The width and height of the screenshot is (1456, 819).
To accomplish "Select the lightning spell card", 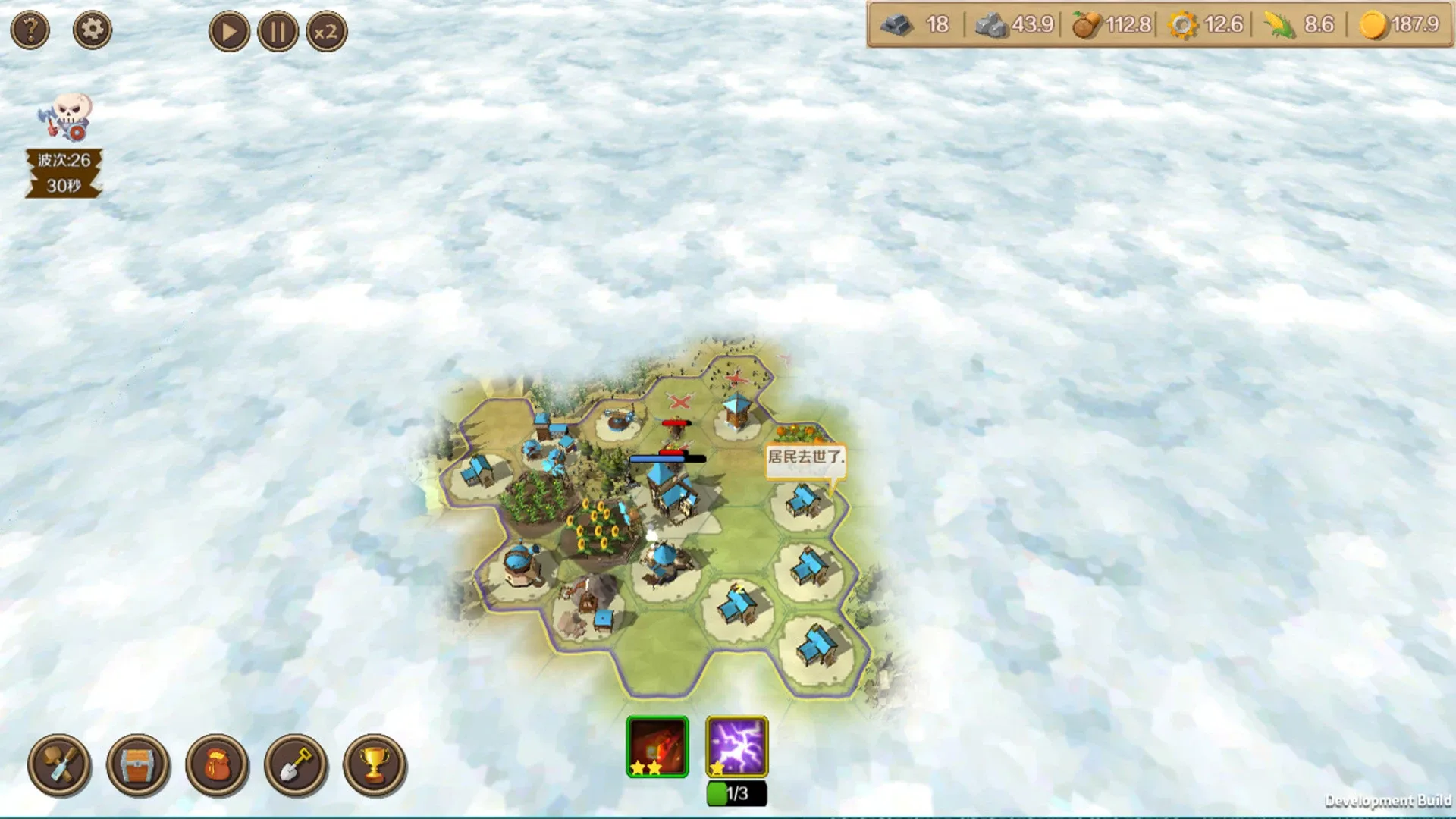I will tap(735, 747).
